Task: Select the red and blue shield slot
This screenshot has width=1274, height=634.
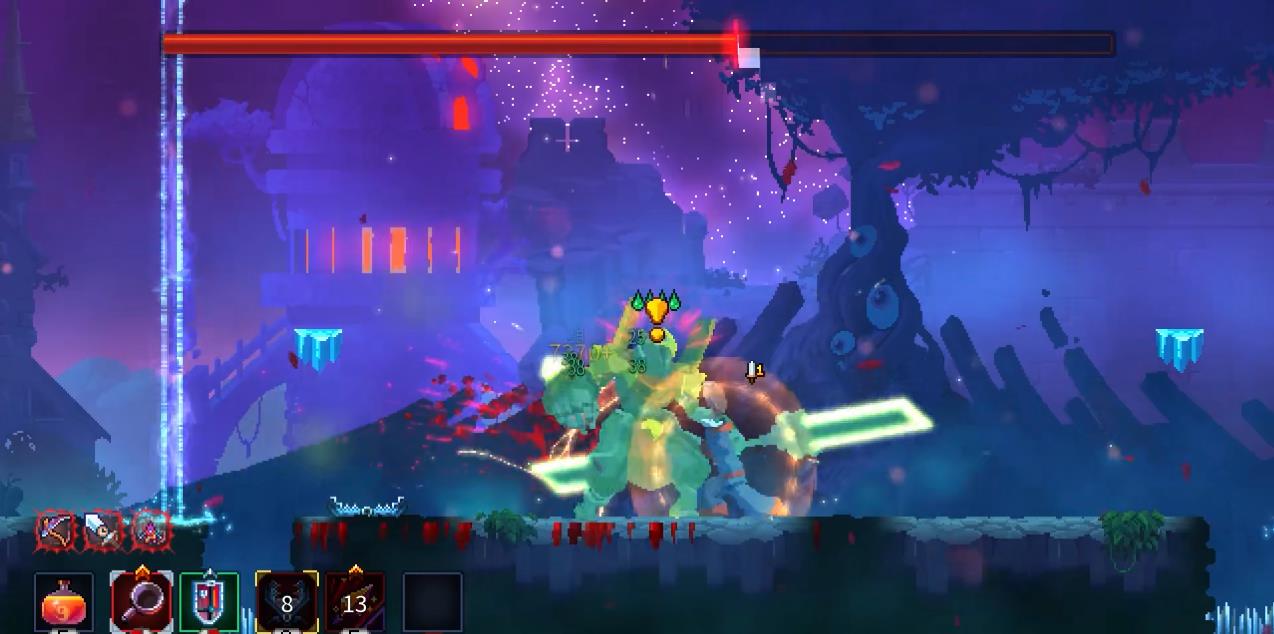Action: coord(210,602)
